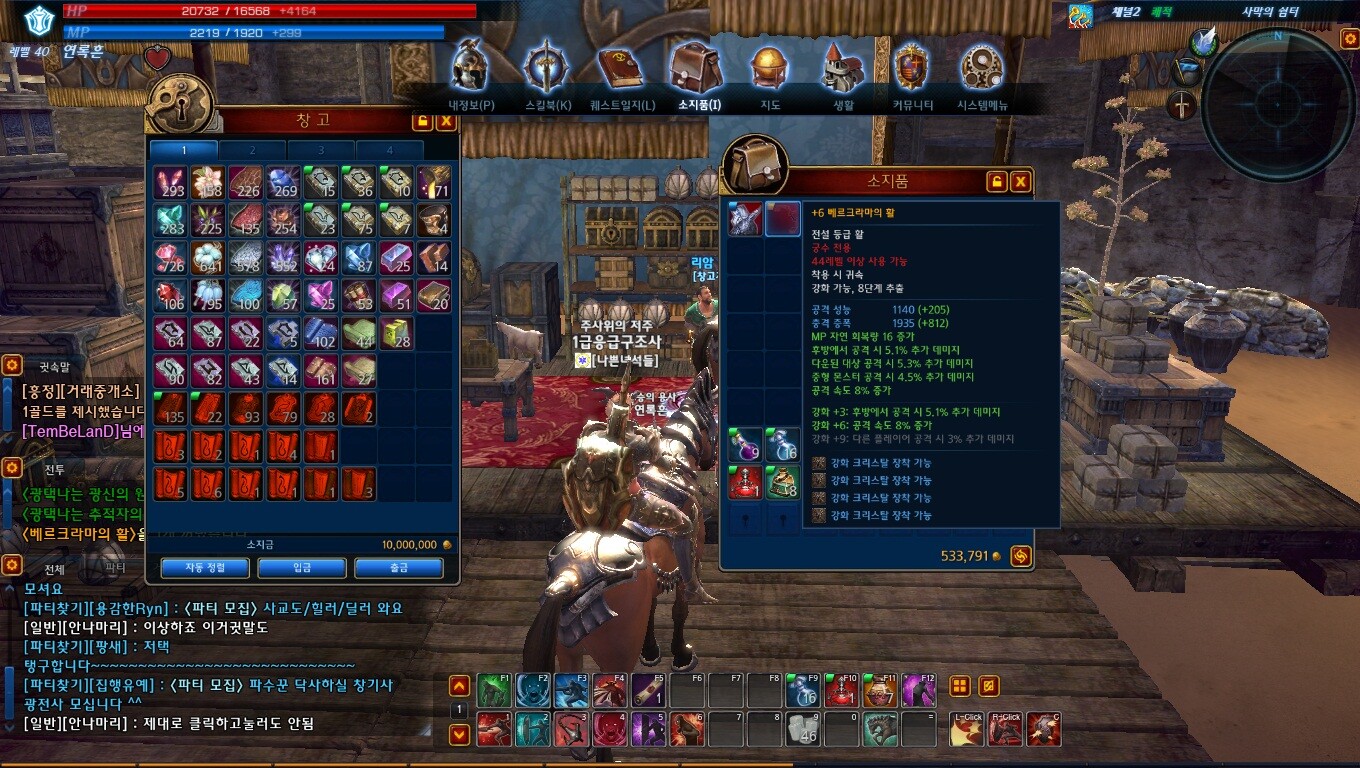Click the gold sort button beside 533,791
Image resolution: width=1360 pixels, height=768 pixels.
[1021, 556]
